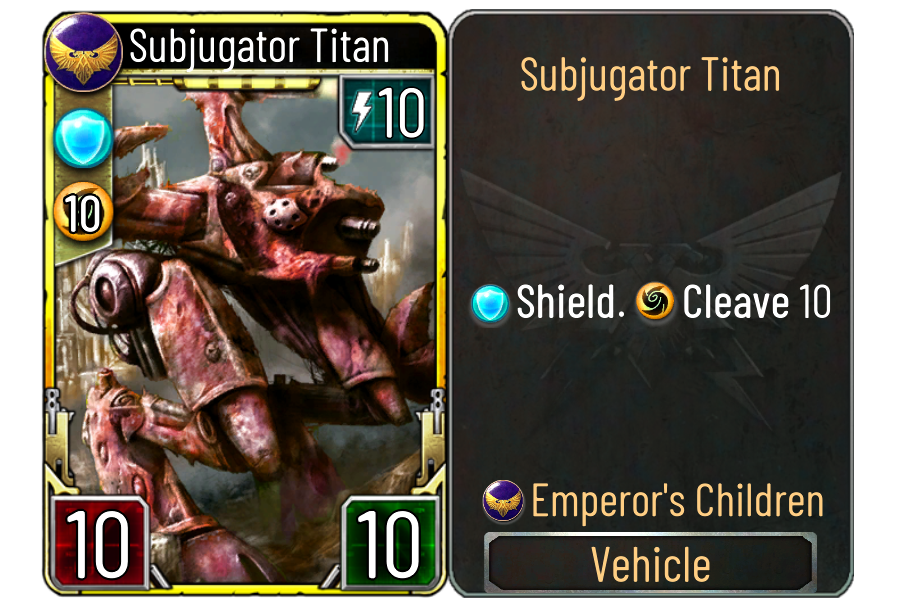Show the Emperor's Children faction icon in the panel
Viewport: 900px width, 600px height.
point(502,500)
